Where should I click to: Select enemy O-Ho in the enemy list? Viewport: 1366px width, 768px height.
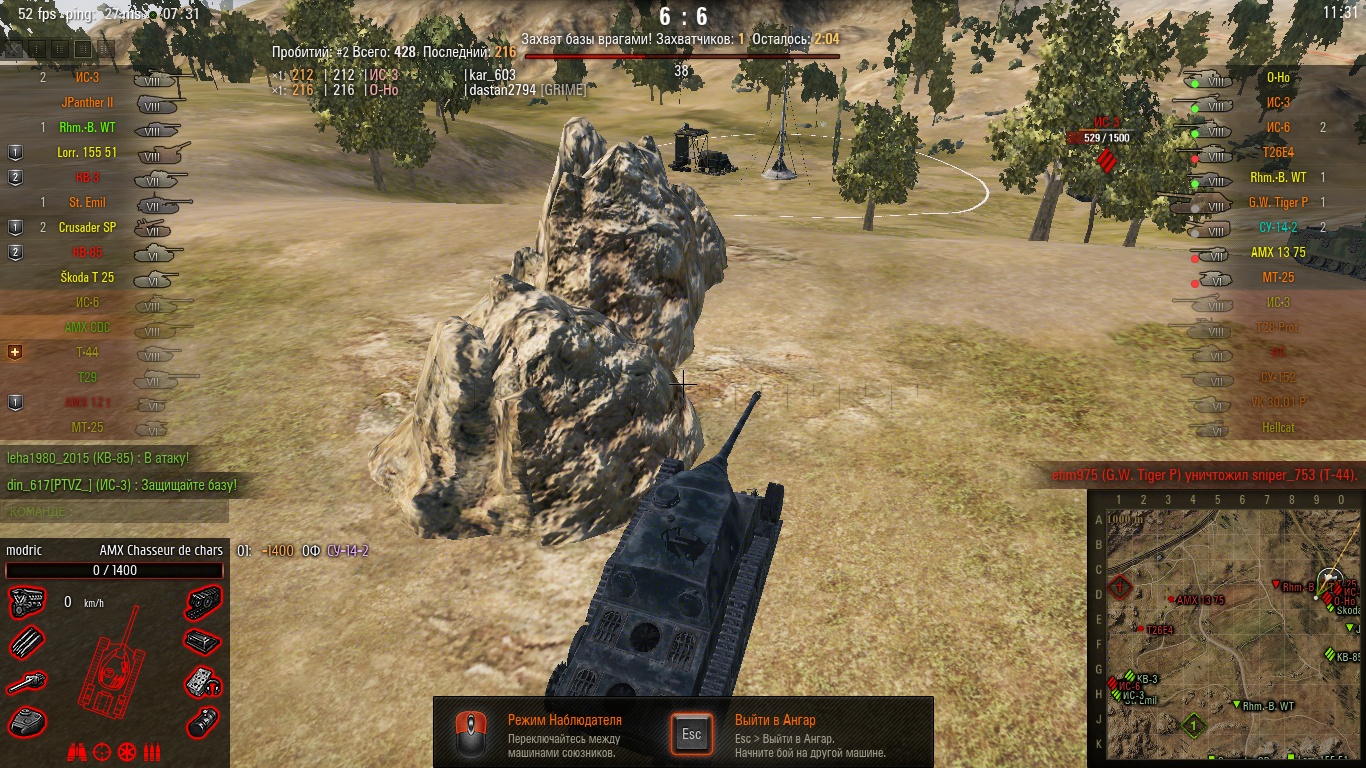pyautogui.click(x=1277, y=78)
